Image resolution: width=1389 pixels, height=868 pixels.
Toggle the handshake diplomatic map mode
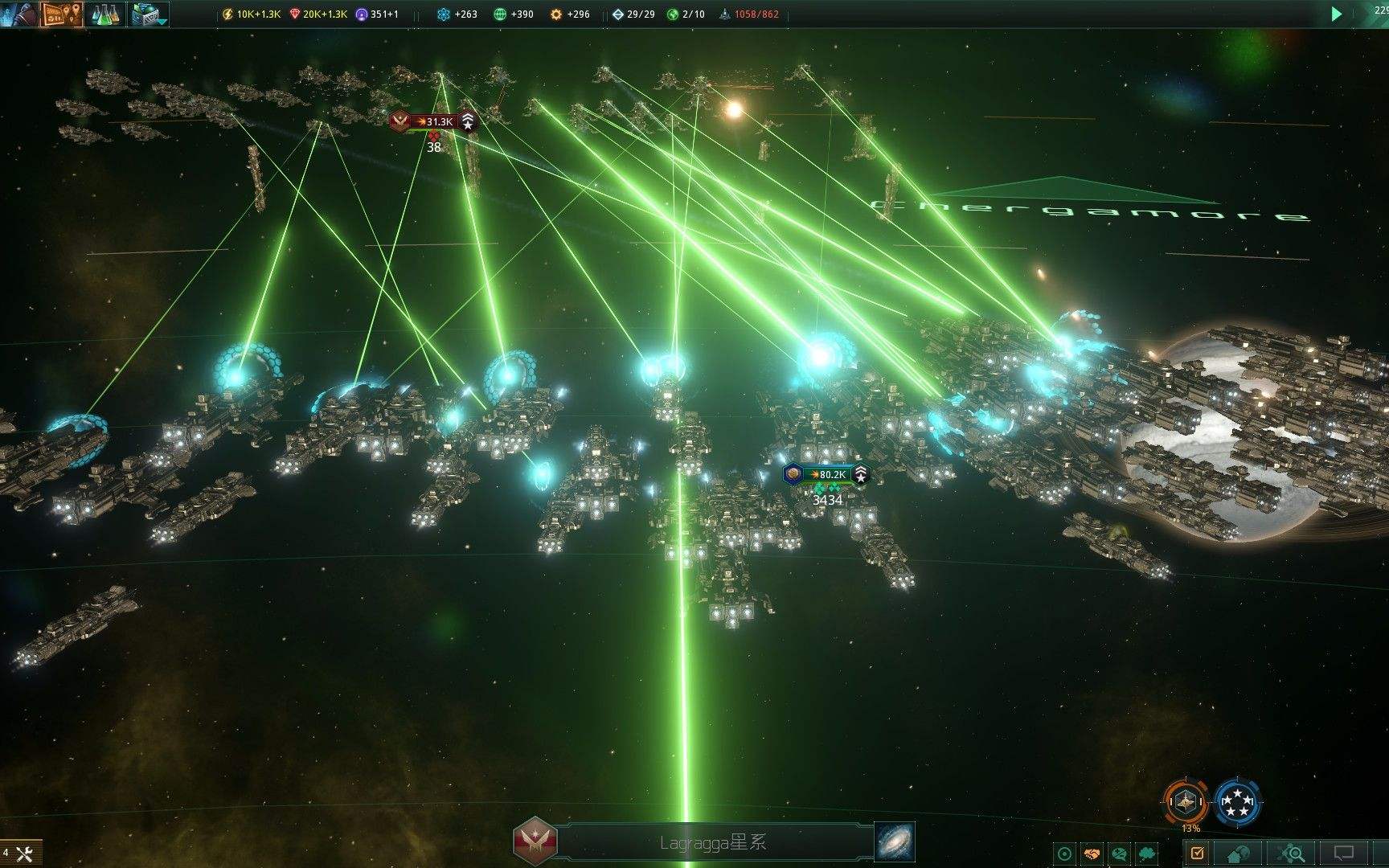(x=1092, y=854)
